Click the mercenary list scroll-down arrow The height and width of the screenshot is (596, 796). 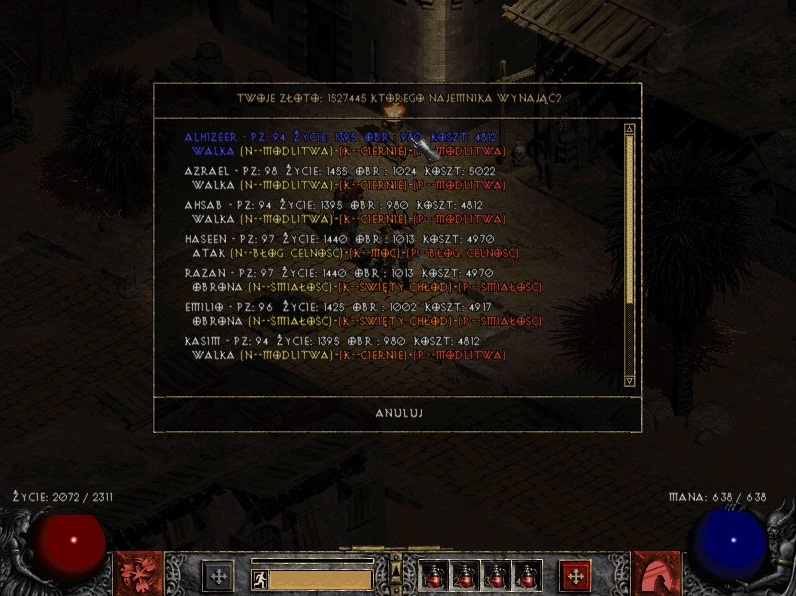coord(629,381)
